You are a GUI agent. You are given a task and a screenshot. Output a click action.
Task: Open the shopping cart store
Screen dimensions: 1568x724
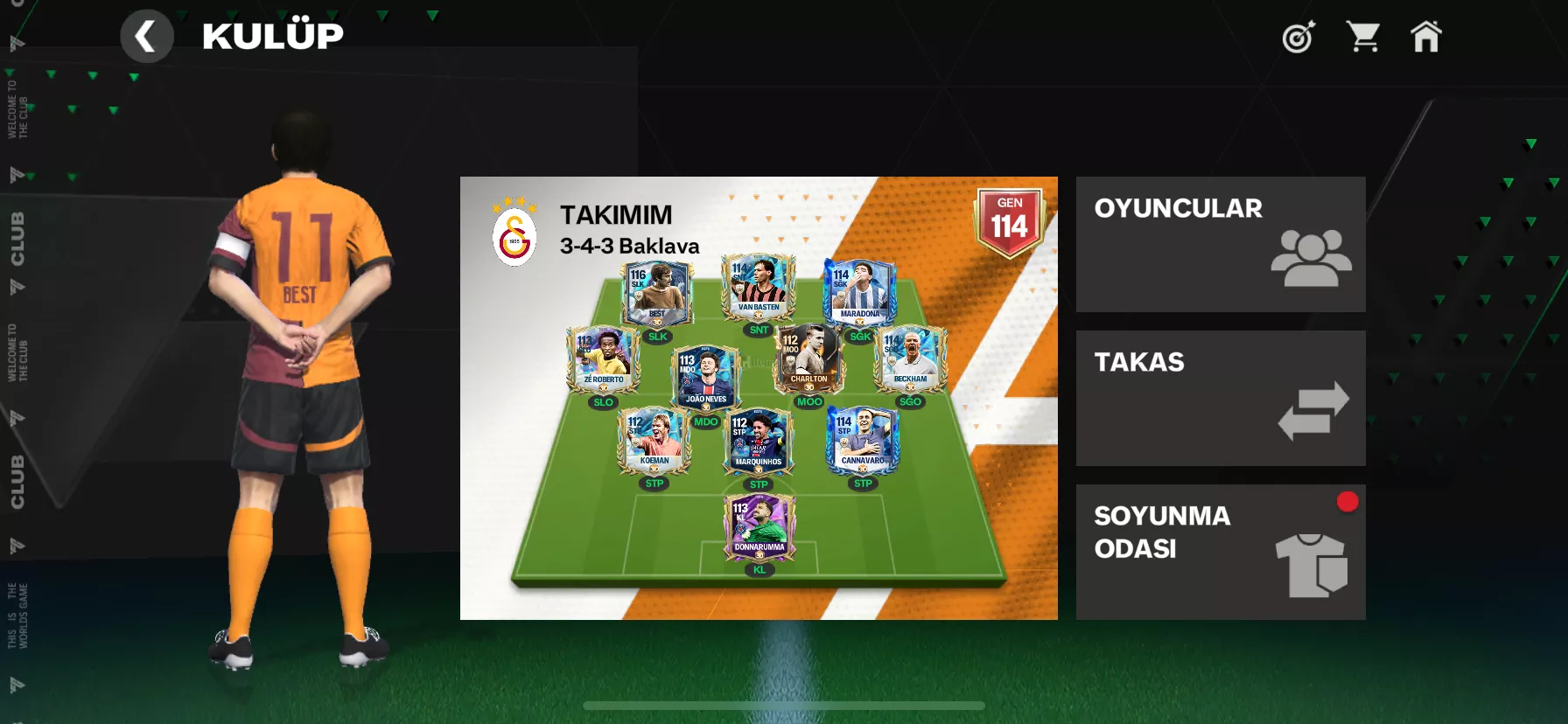[1363, 37]
